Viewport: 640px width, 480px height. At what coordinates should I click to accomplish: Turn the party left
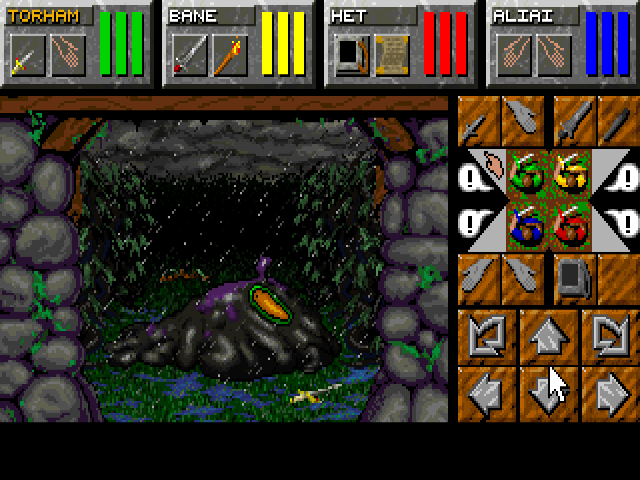pyautogui.click(x=490, y=334)
